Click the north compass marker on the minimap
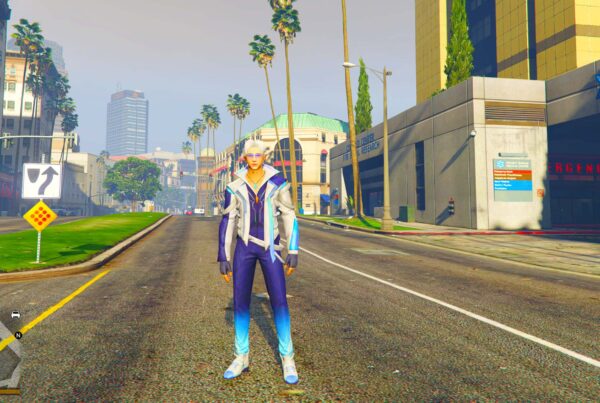This screenshot has height=403, width=600. [x=17, y=334]
